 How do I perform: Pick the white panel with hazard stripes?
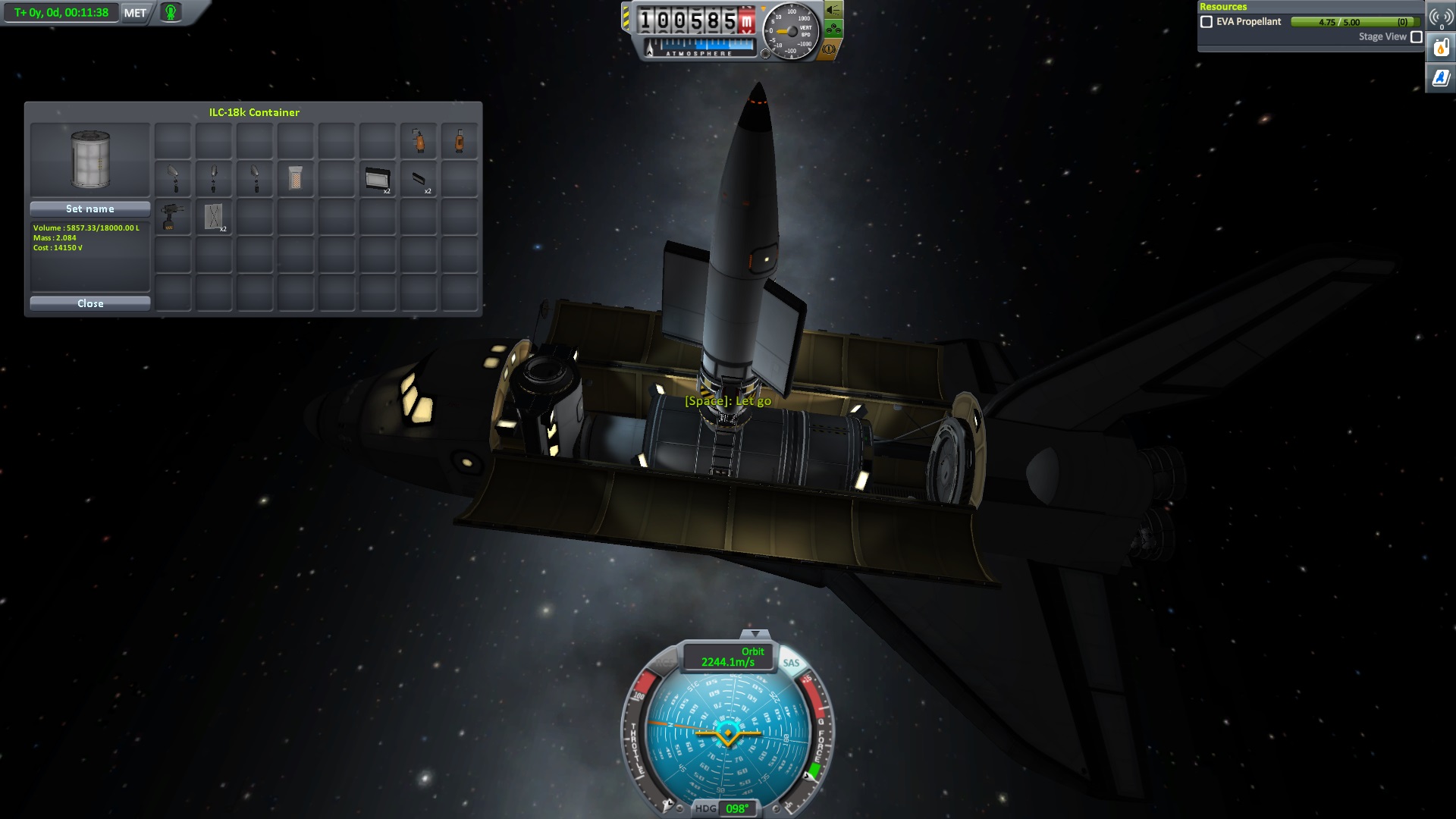(295, 179)
